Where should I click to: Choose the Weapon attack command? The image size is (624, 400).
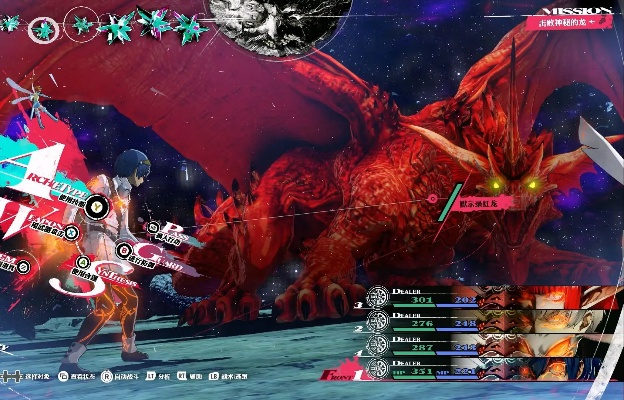(x=72, y=231)
